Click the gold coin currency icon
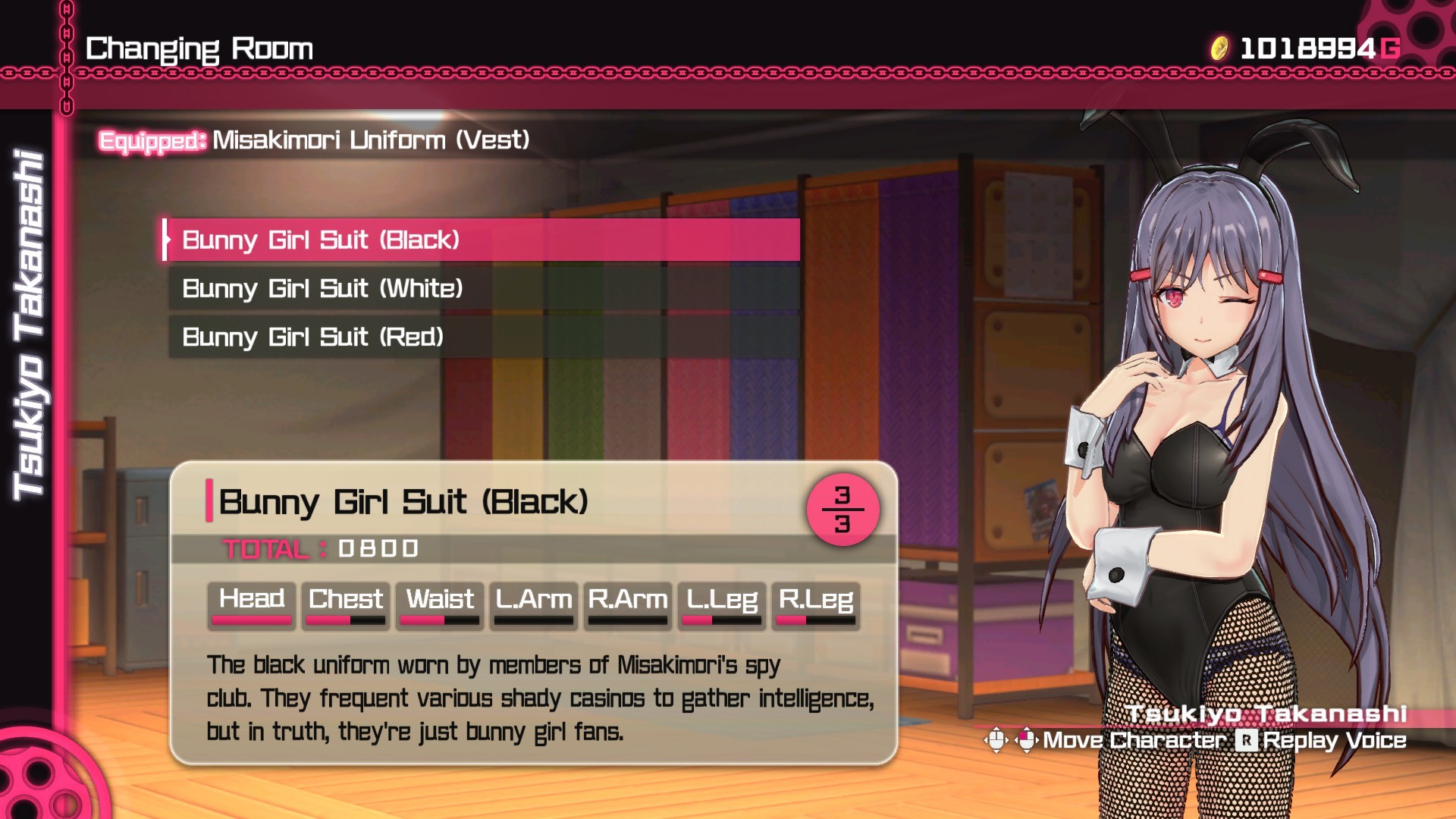The image size is (1456, 819). 1219,47
